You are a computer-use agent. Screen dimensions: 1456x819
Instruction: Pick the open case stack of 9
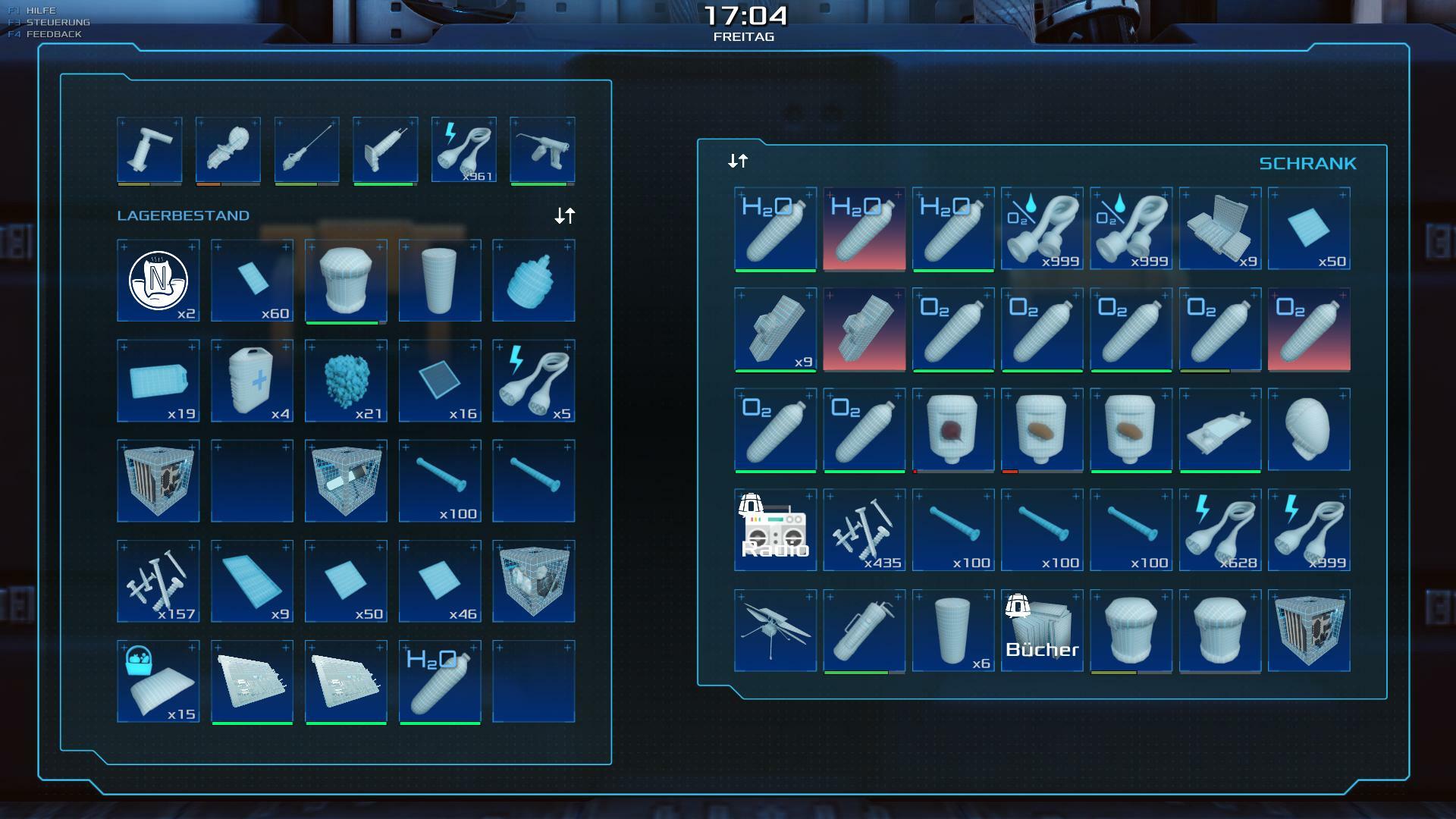(x=1219, y=228)
